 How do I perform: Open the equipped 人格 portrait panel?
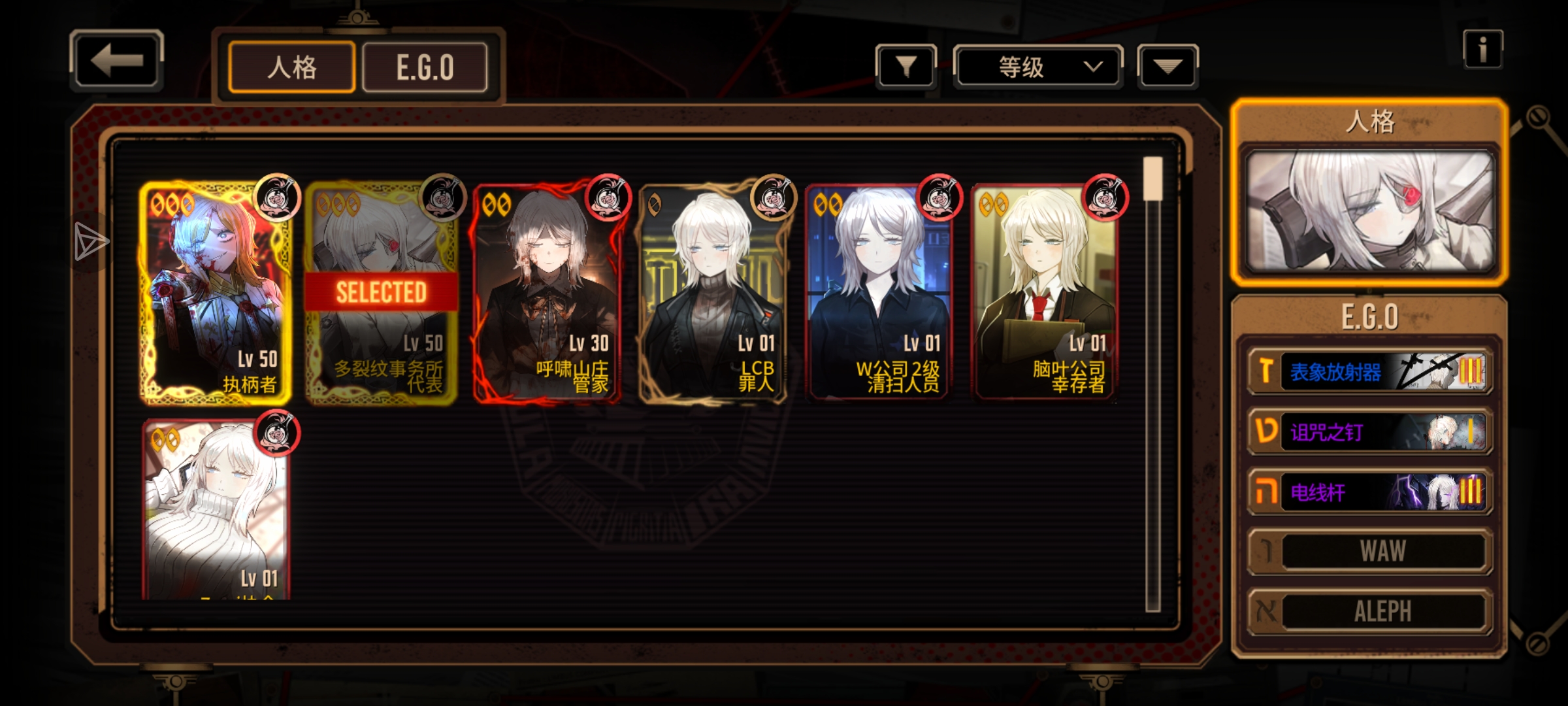click(x=1369, y=210)
